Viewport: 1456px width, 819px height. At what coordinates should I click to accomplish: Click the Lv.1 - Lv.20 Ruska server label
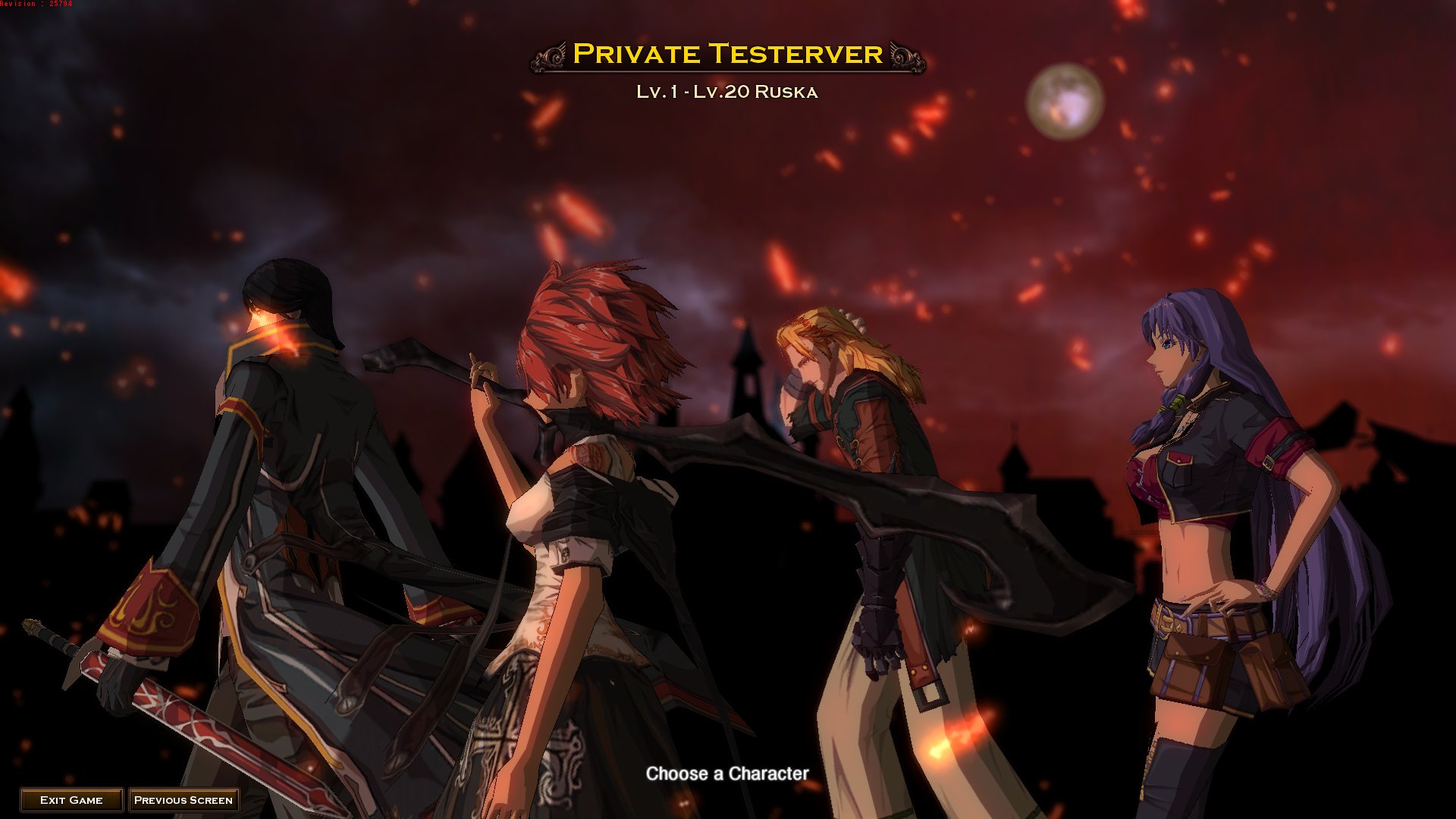click(726, 93)
